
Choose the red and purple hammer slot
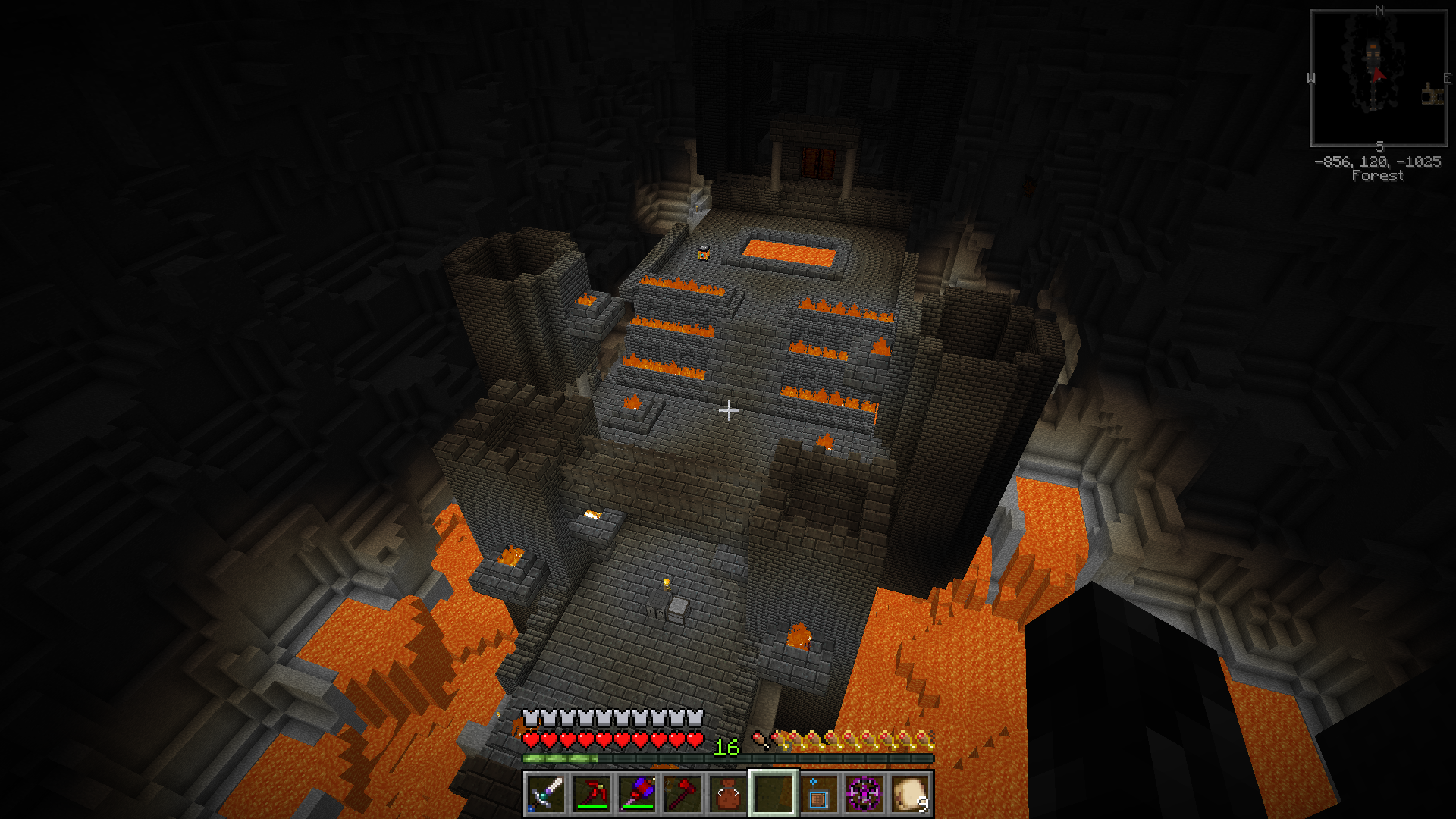coord(637,794)
